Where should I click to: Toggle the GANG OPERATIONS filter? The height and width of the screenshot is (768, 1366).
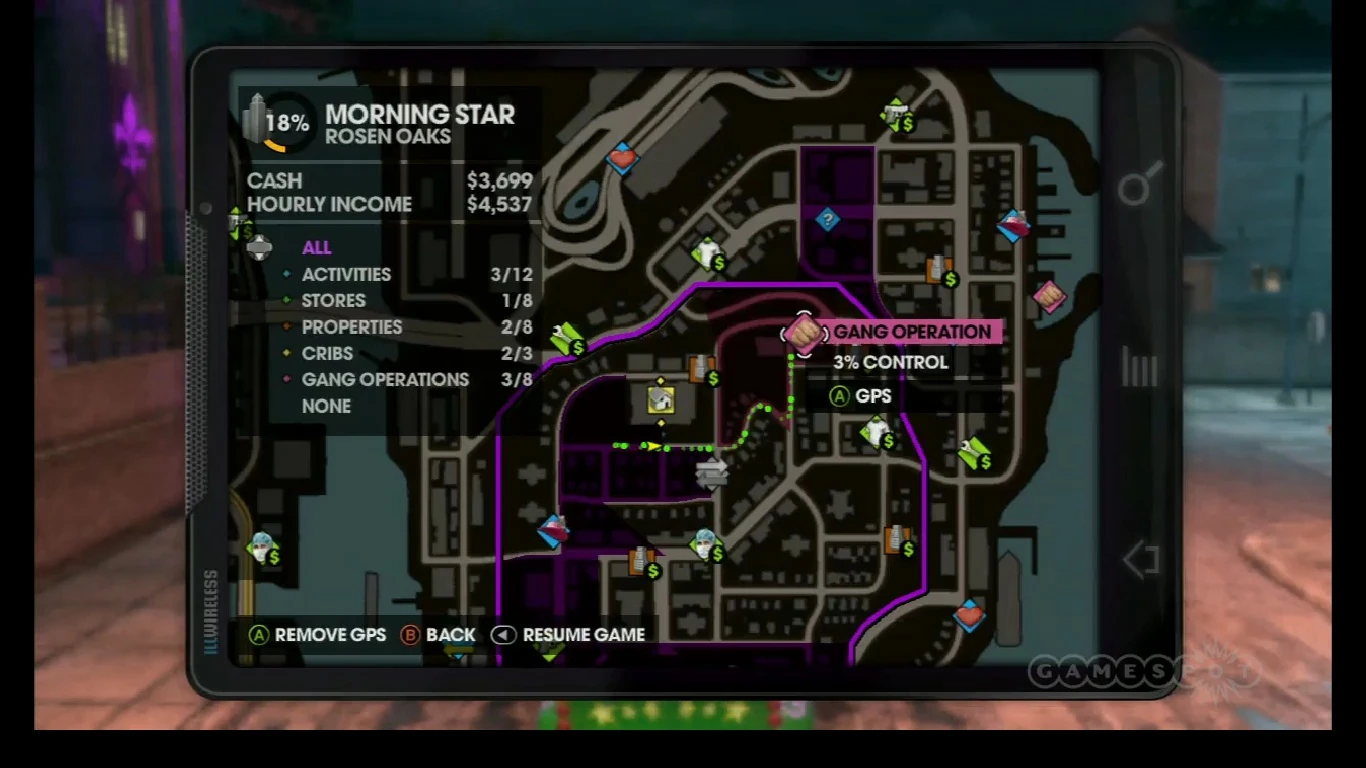point(386,379)
